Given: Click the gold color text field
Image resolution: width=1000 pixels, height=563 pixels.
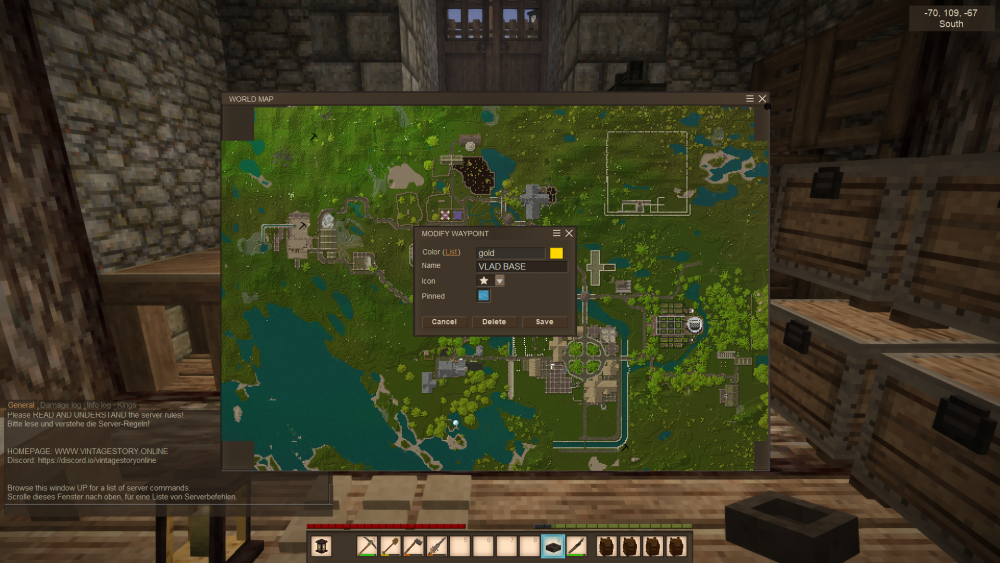Looking at the screenshot, I should coord(510,254).
